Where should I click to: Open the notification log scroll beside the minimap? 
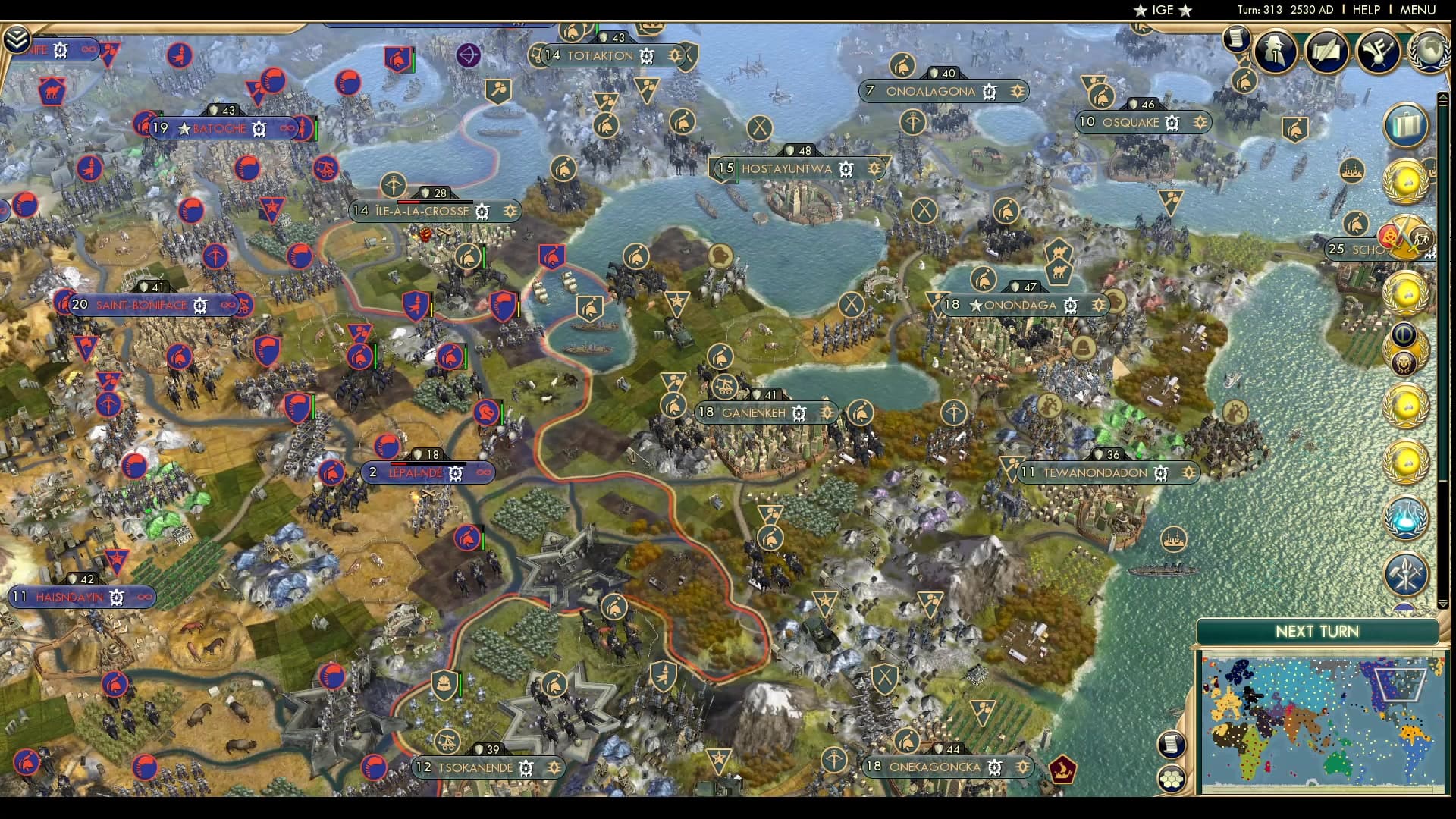pos(1171,745)
